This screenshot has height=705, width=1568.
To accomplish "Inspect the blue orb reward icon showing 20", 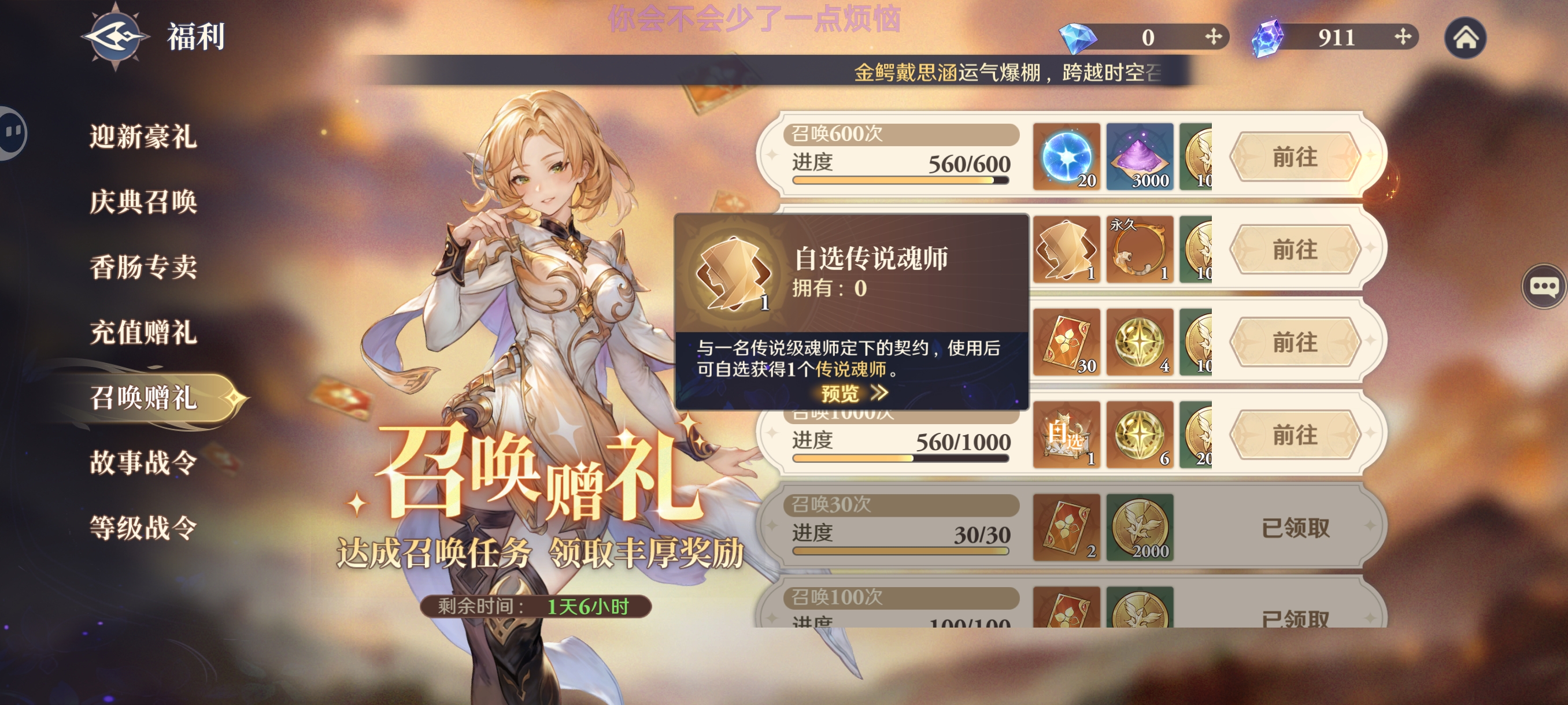I will (1066, 158).
